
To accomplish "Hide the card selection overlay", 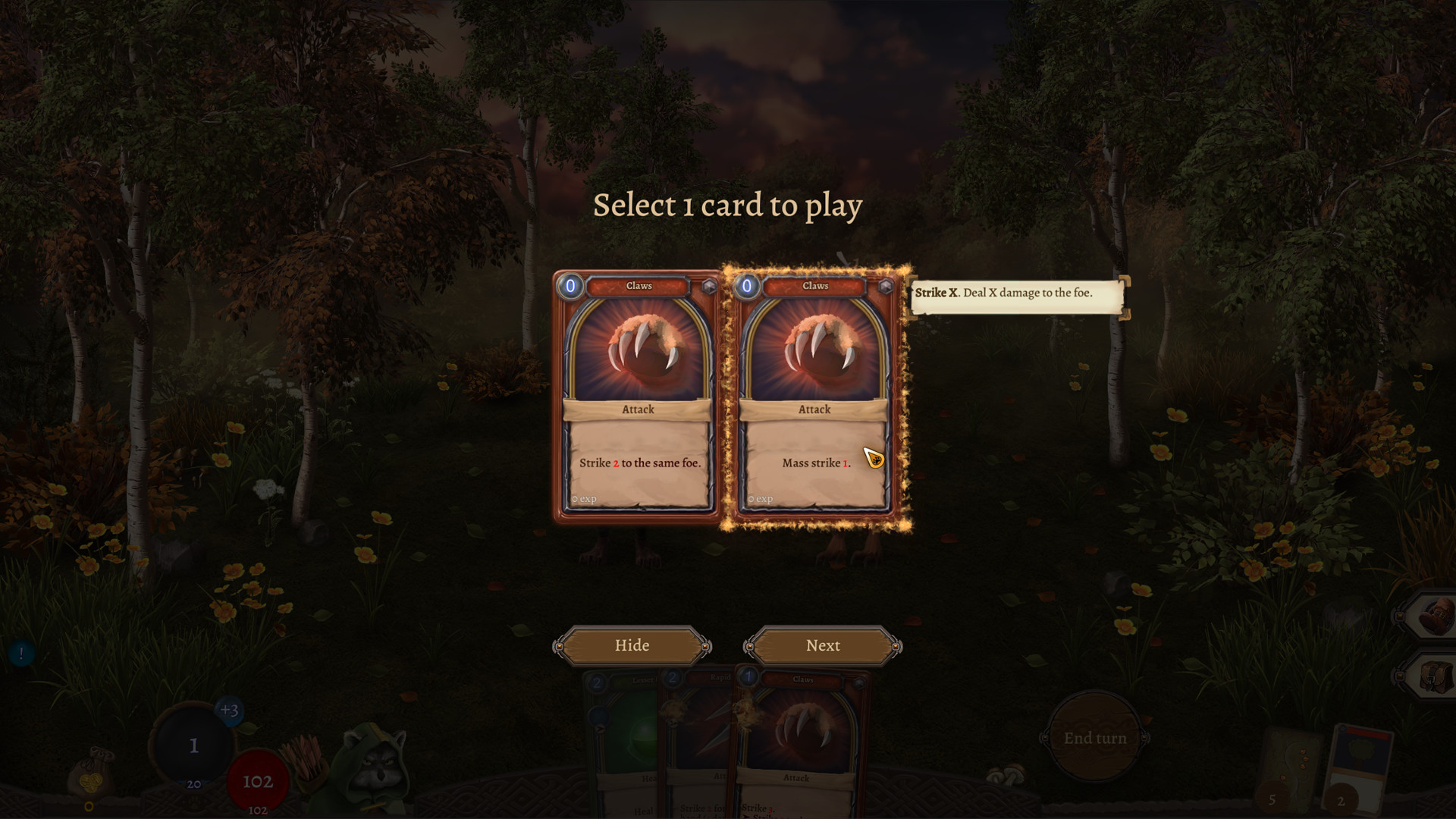I will click(632, 645).
